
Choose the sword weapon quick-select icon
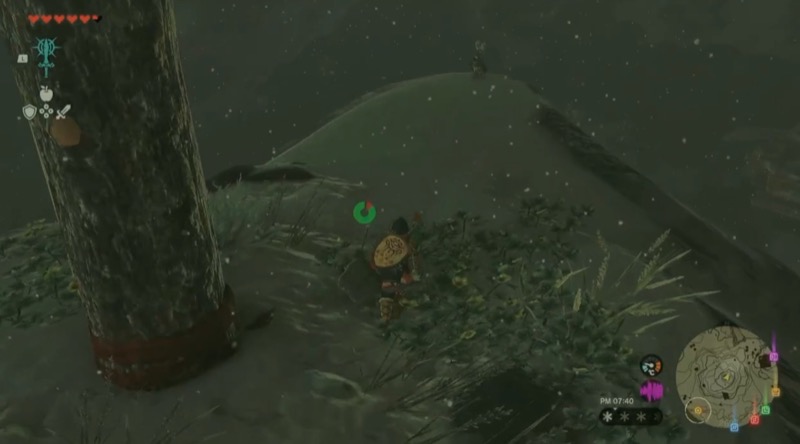[x=63, y=111]
